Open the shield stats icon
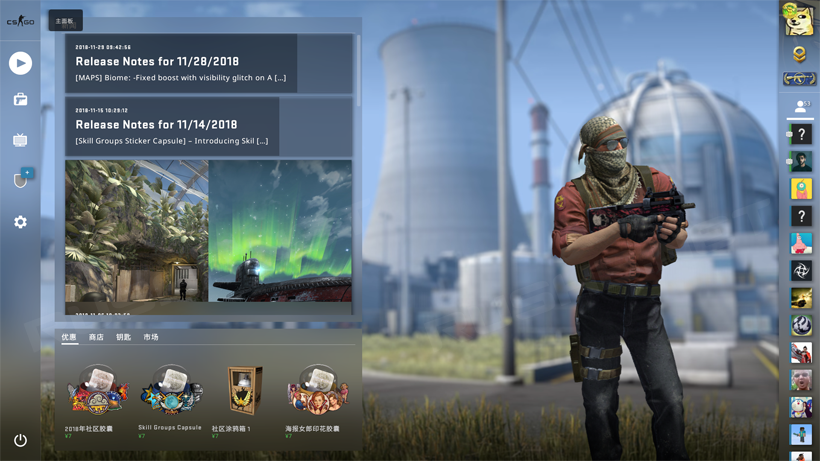Screen dimensions: 820x461 click(x=20, y=181)
